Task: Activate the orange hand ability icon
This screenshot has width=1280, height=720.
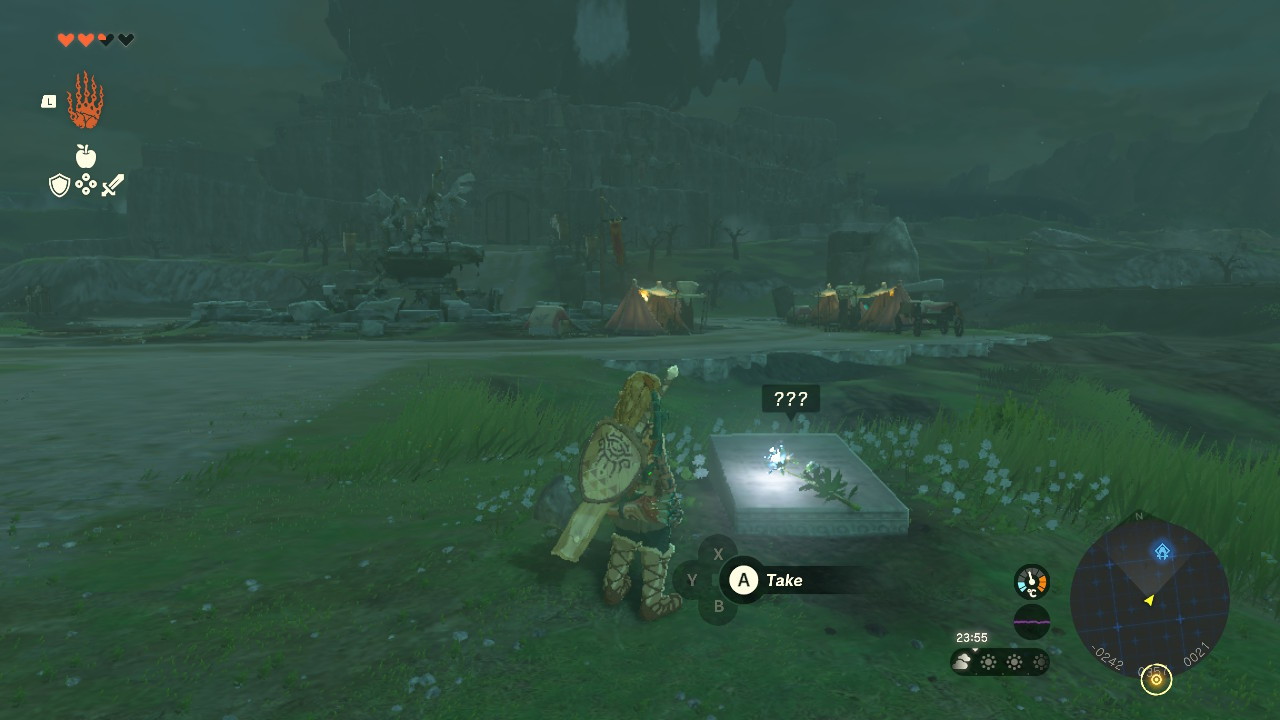Action: [85, 101]
